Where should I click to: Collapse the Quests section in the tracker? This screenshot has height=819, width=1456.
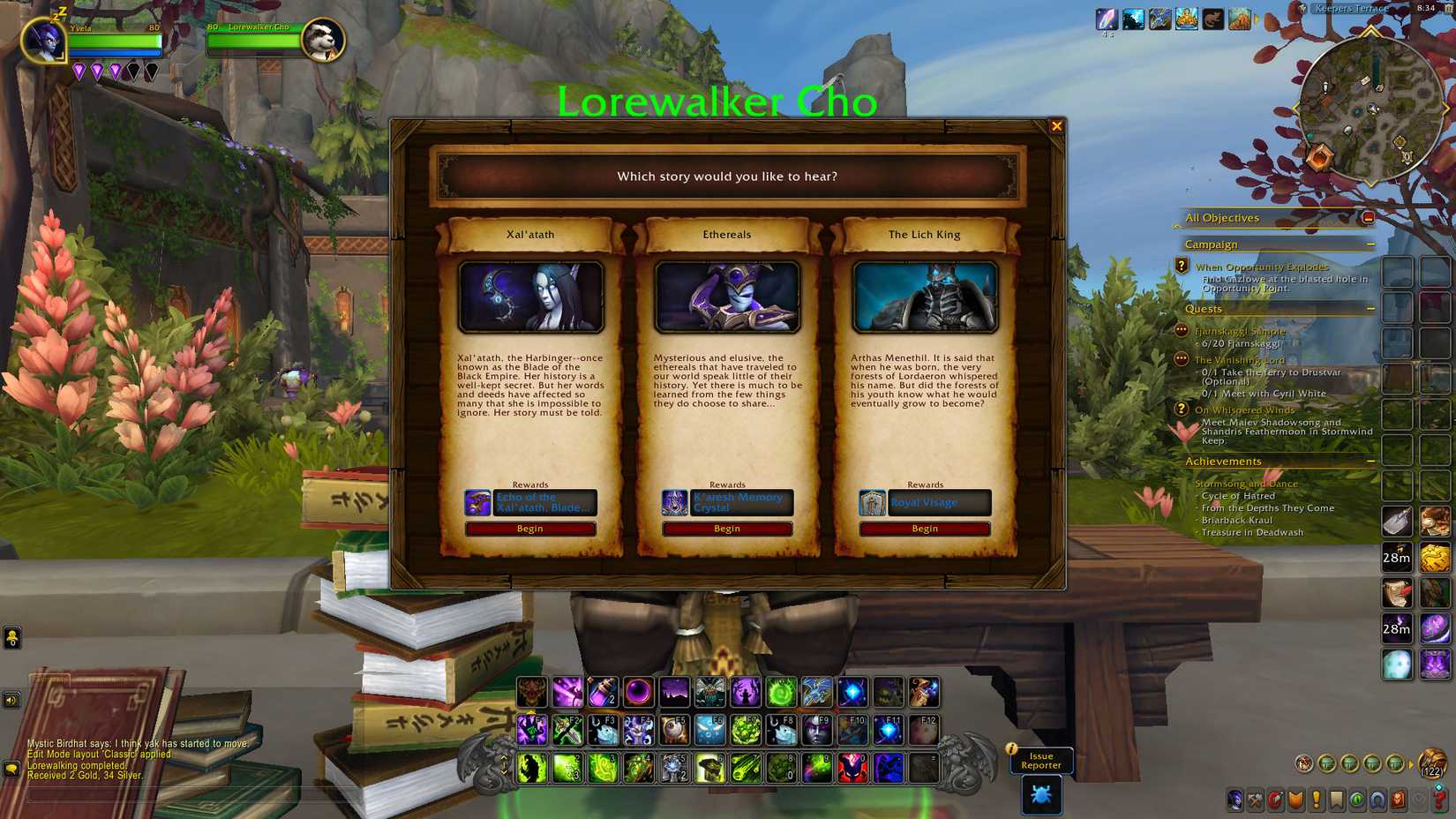(1370, 309)
